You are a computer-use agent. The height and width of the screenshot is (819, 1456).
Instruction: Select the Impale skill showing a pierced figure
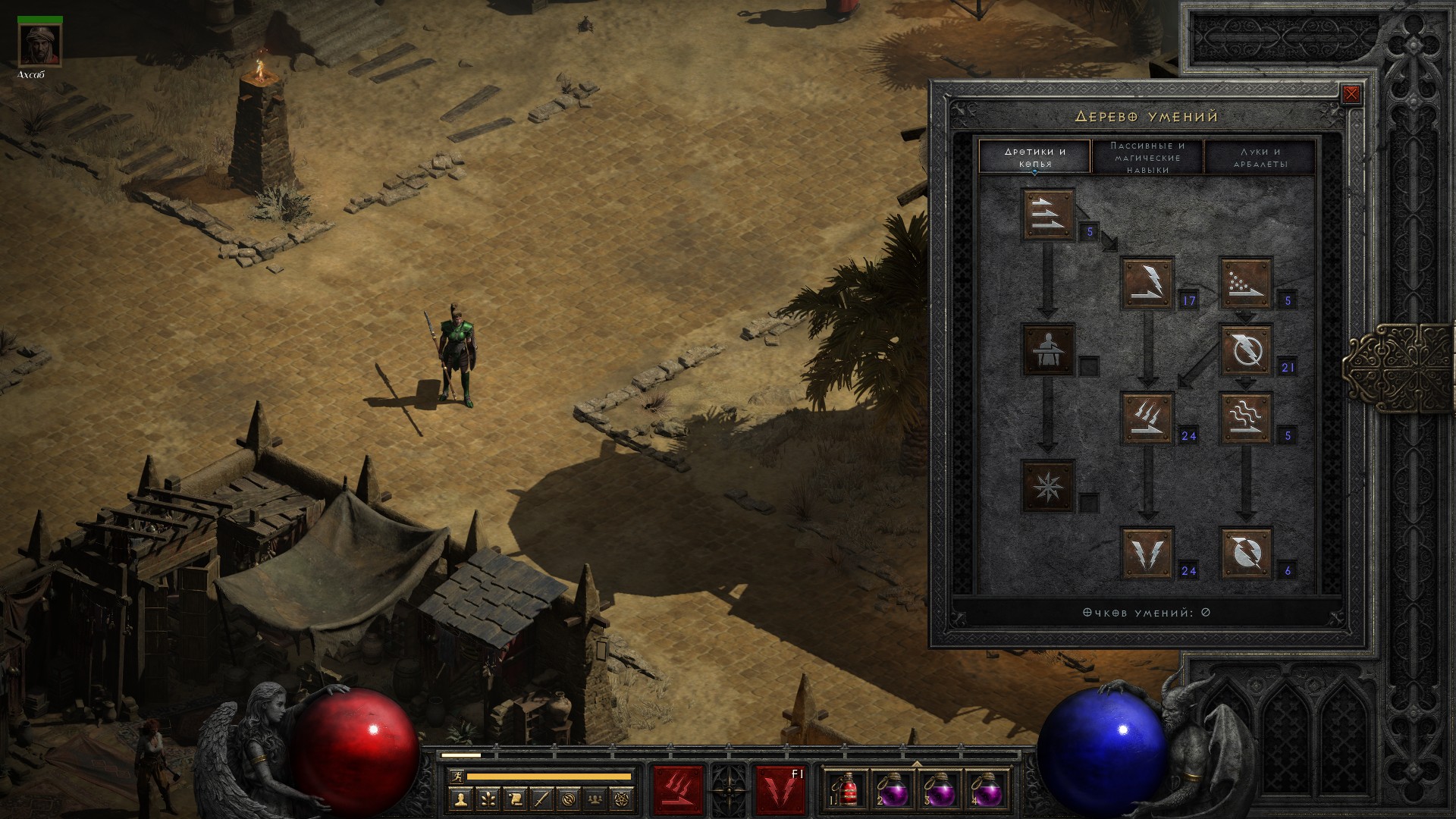[1048, 350]
